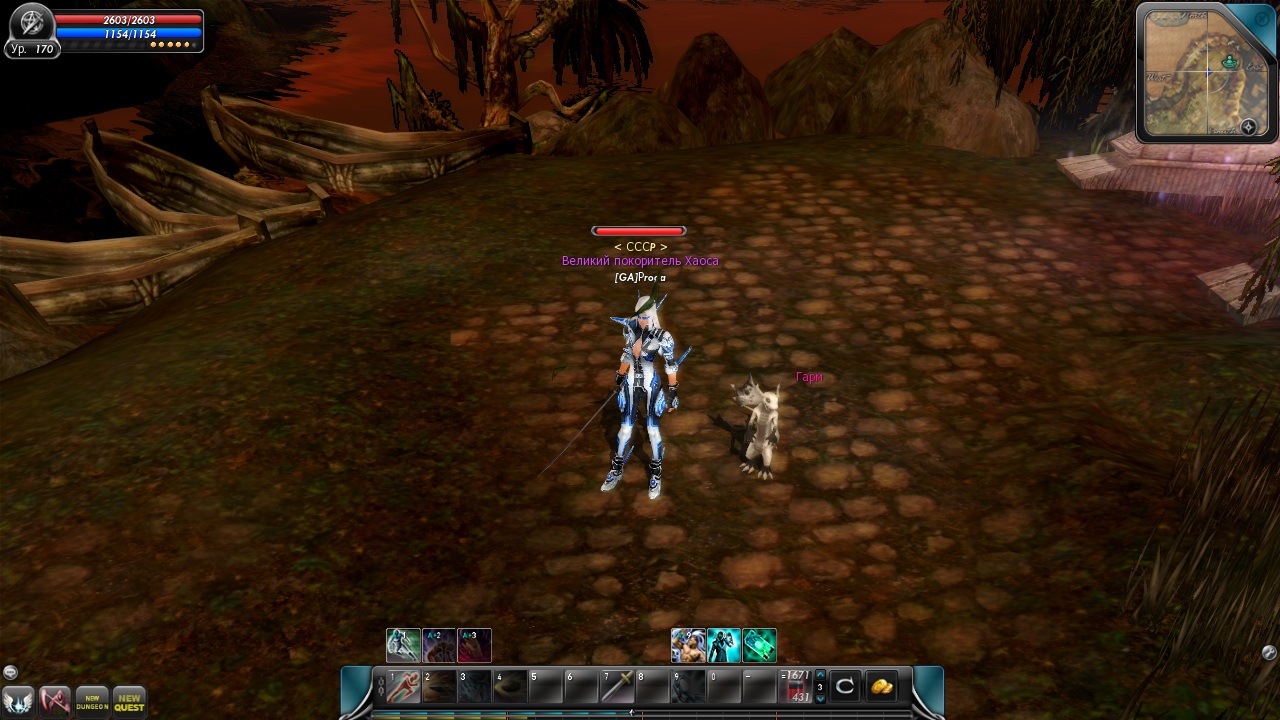This screenshot has width=1280, height=720.
Task: Open the chat speech bubble button
Action: point(10,672)
